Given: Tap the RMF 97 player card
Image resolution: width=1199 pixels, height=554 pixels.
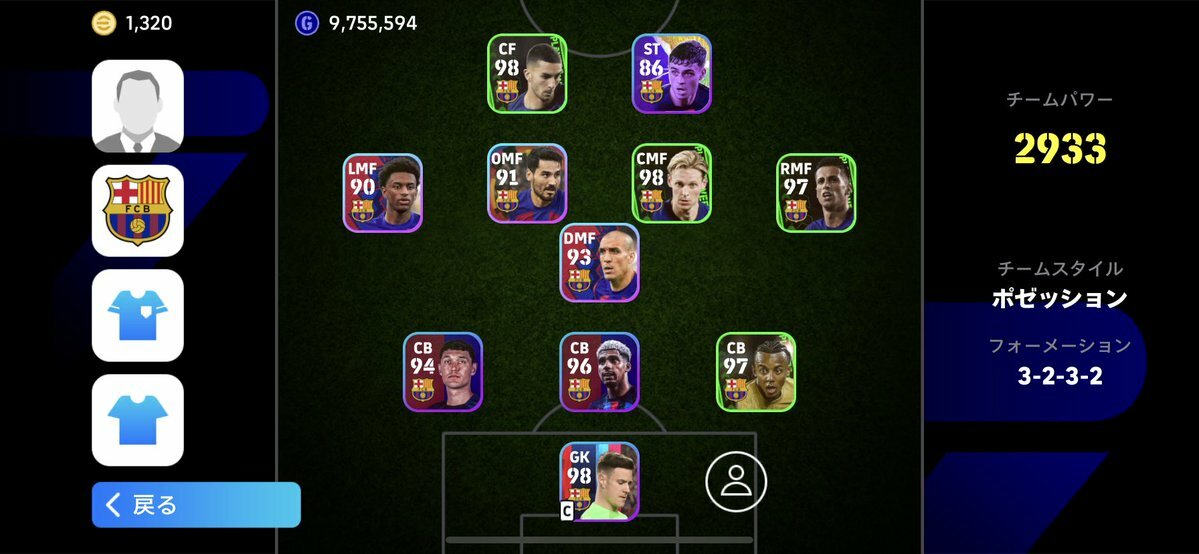Looking at the screenshot, I should click(x=816, y=193).
